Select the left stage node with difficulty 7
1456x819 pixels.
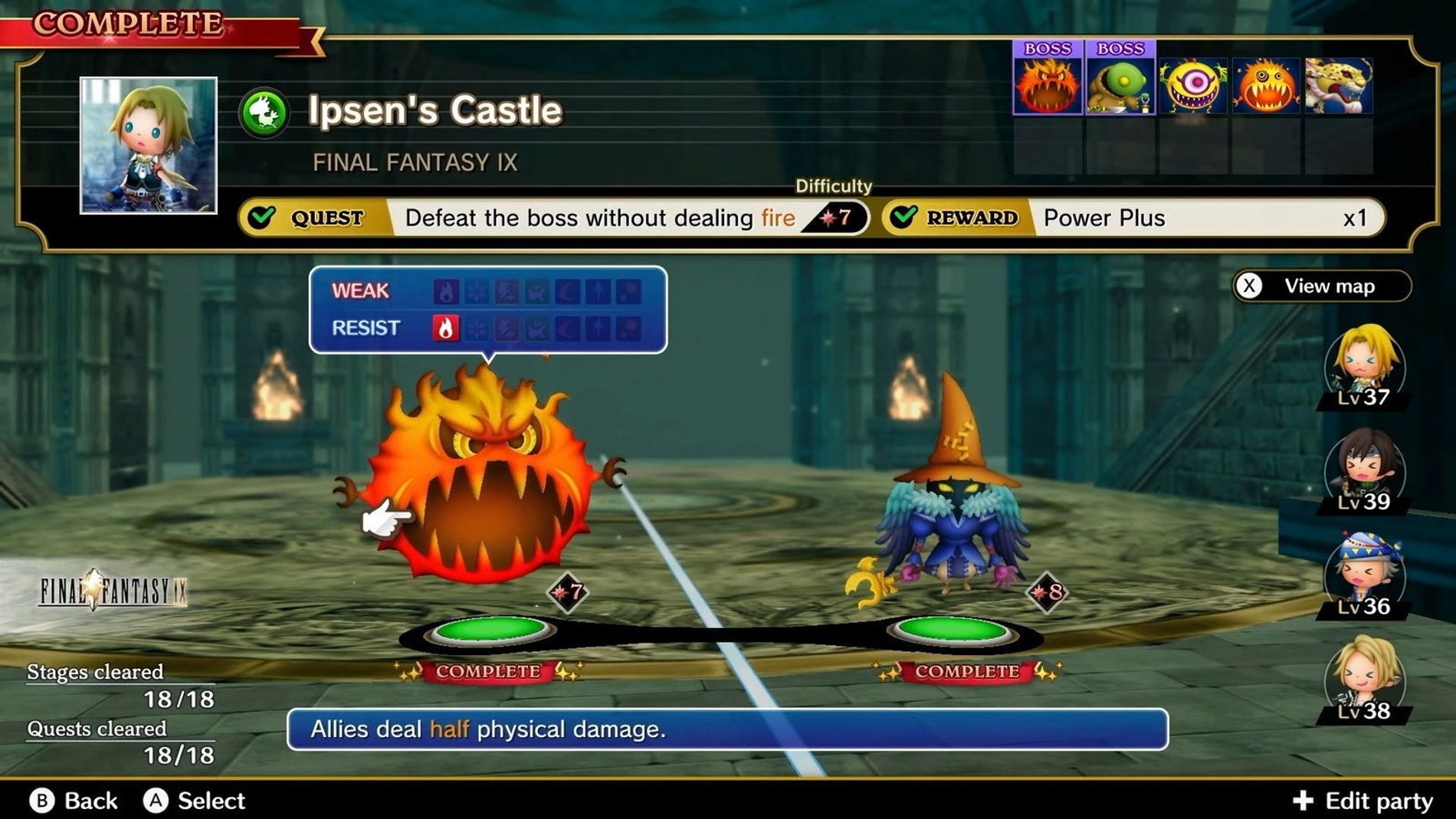[x=490, y=631]
